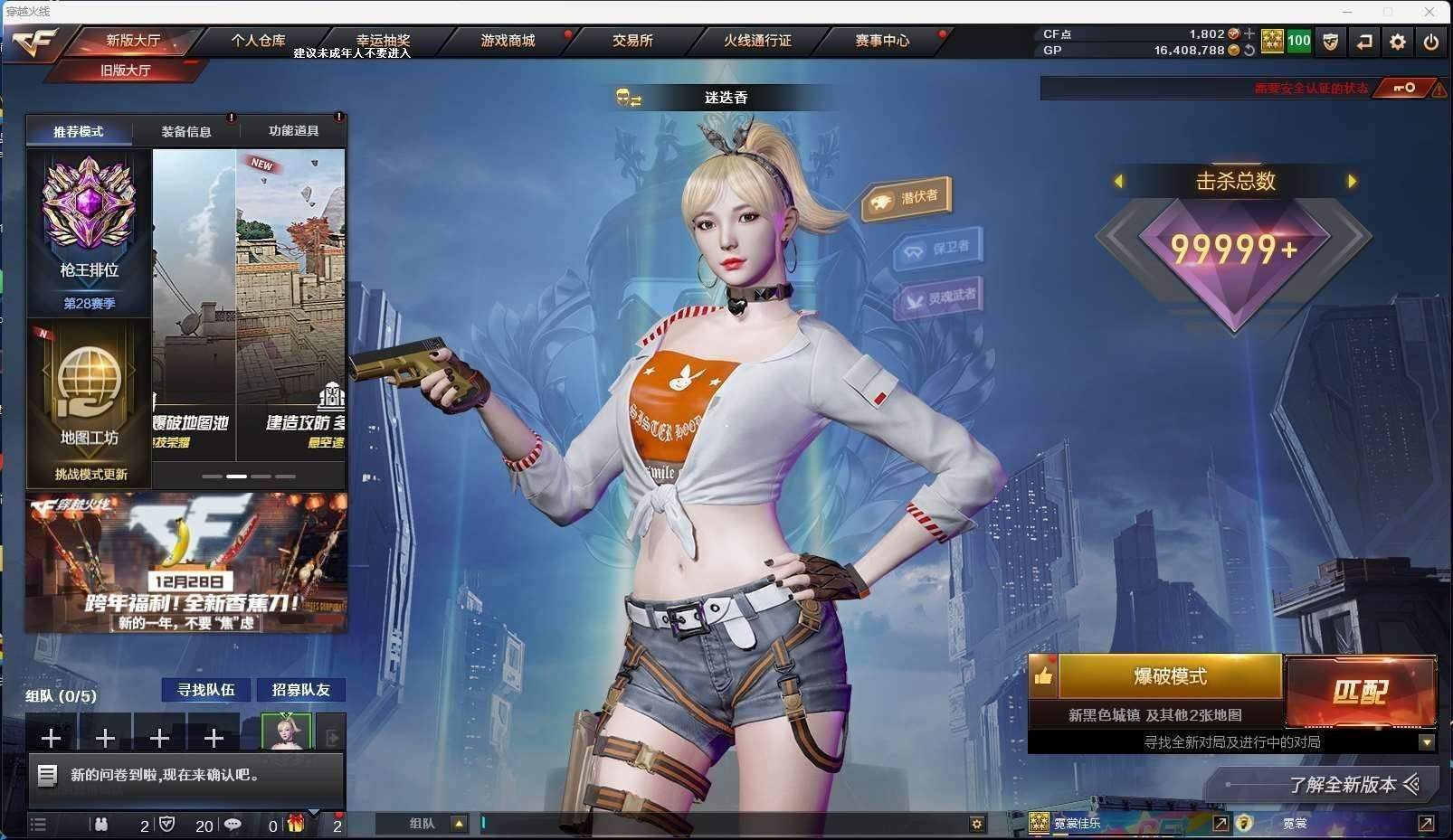Switch to the 装备信息 equipment tab
Screen dimensions: 1453x840
(186, 131)
